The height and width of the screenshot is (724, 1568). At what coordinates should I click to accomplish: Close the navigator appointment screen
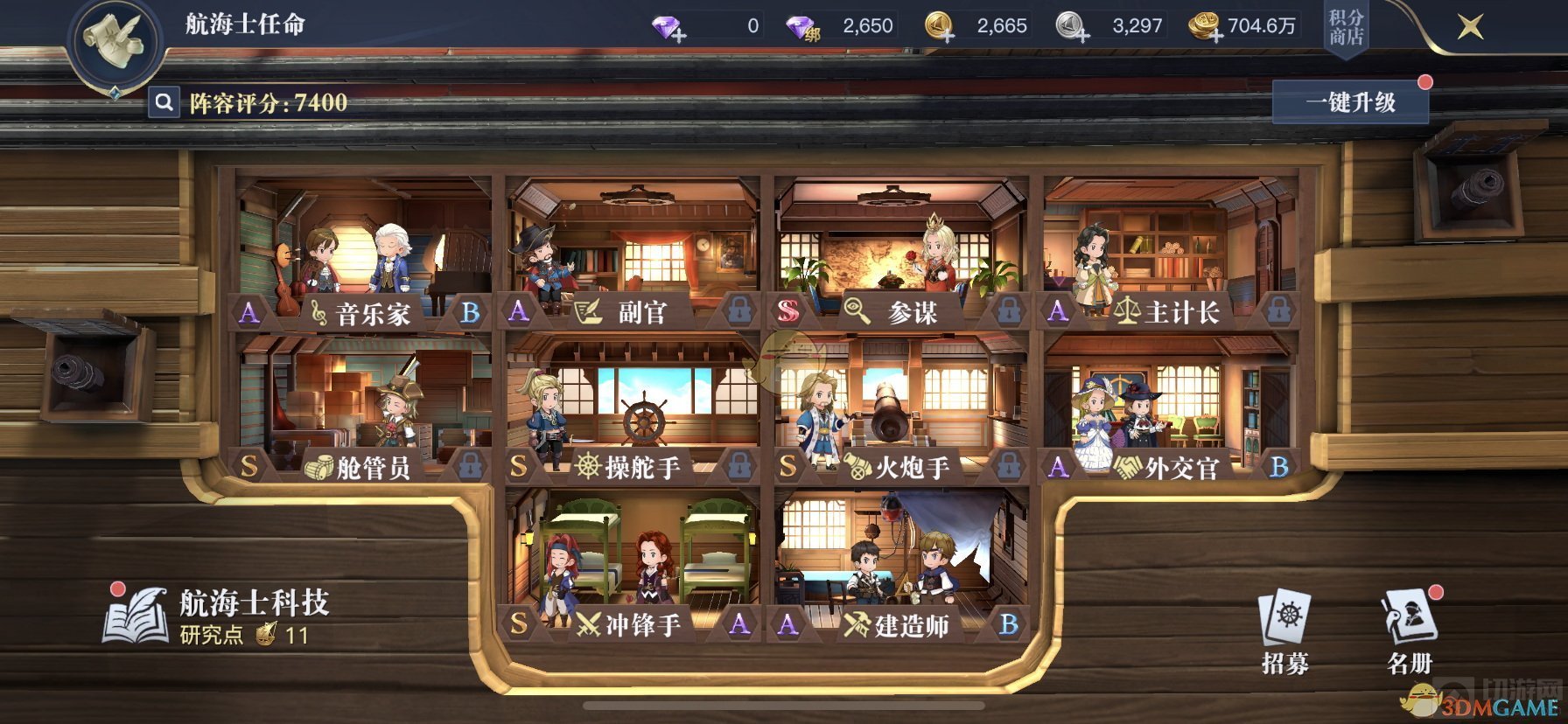point(1470,27)
